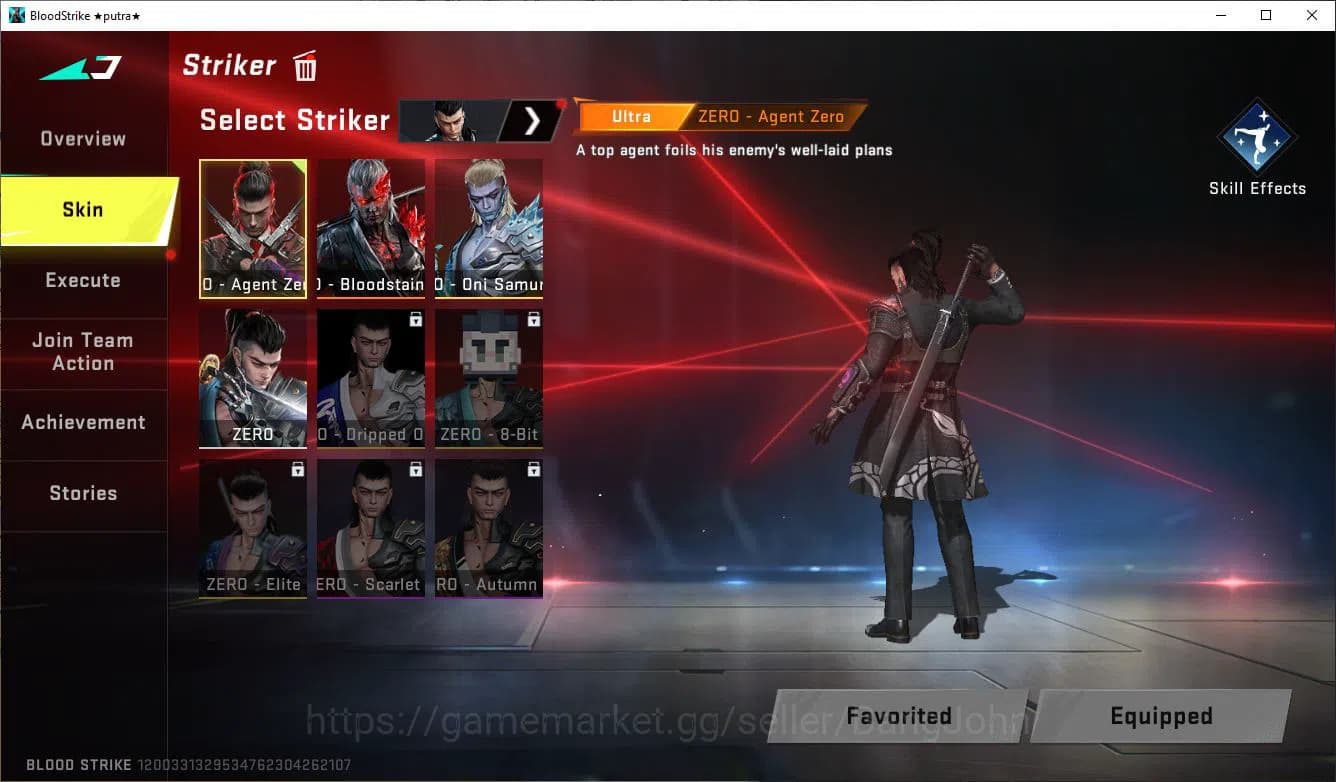1336x782 pixels.
Task: Click the orange Ultra rarity tag
Action: coord(631,116)
